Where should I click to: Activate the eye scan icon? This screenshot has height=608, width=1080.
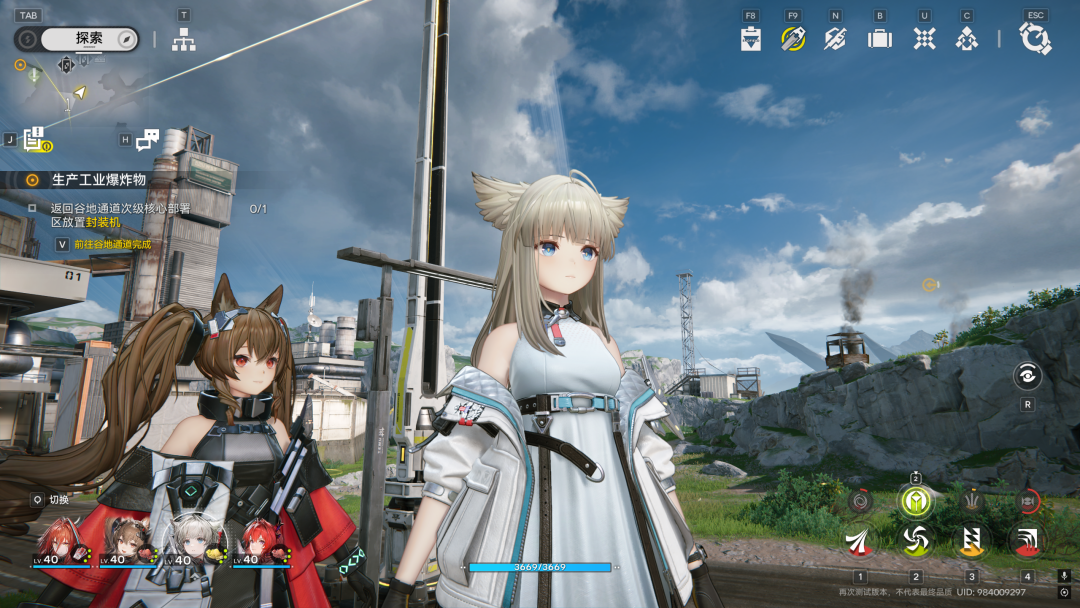pyautogui.click(x=1027, y=376)
